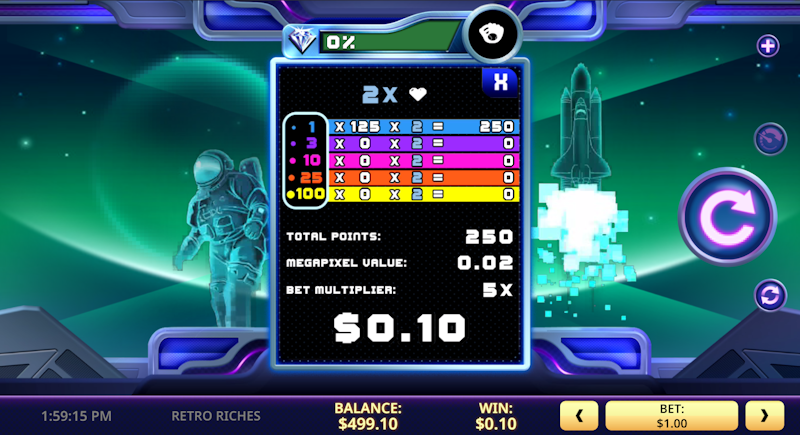Increase the bet with the right arrow
The height and width of the screenshot is (435, 800).
pyautogui.click(x=765, y=415)
